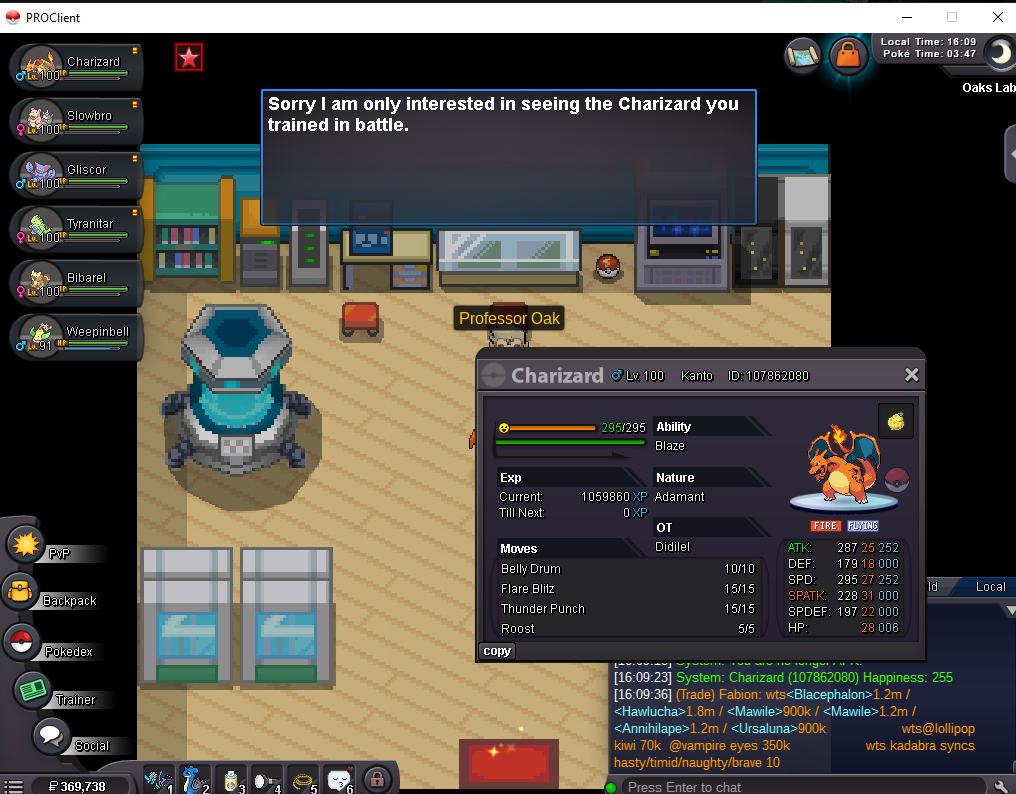This screenshot has height=794, width=1016.
Task: Maximize the PROClient window
Action: click(x=952, y=17)
